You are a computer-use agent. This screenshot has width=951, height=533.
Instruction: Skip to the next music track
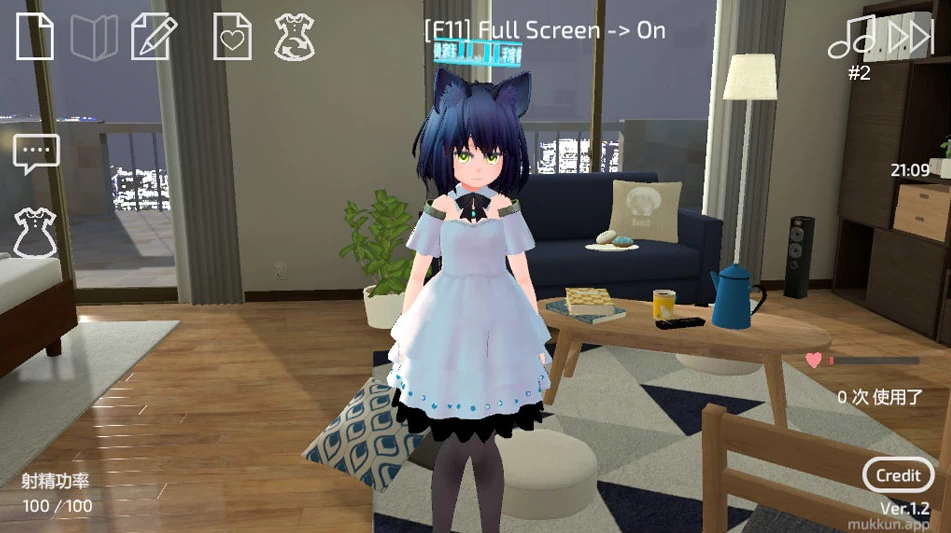(x=910, y=37)
